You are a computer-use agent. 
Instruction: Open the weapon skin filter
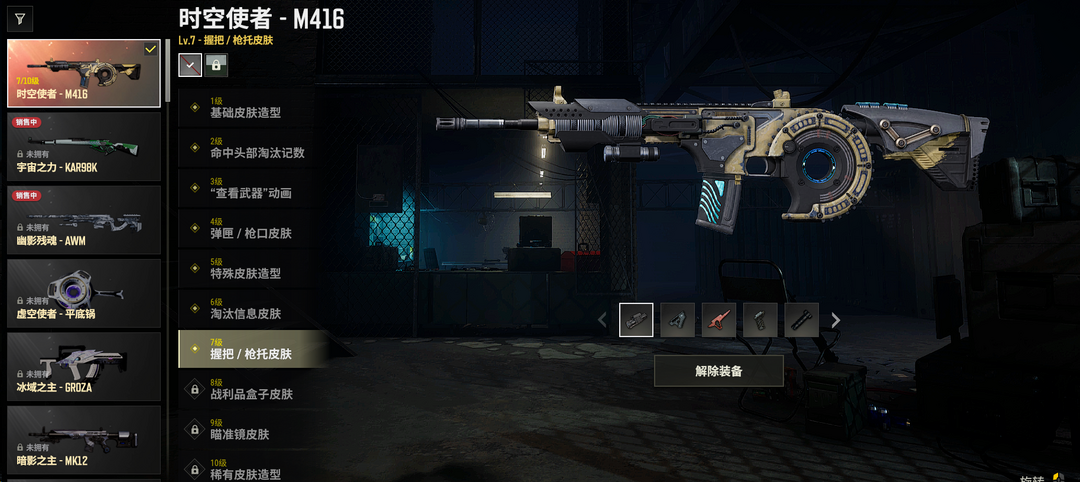point(20,17)
